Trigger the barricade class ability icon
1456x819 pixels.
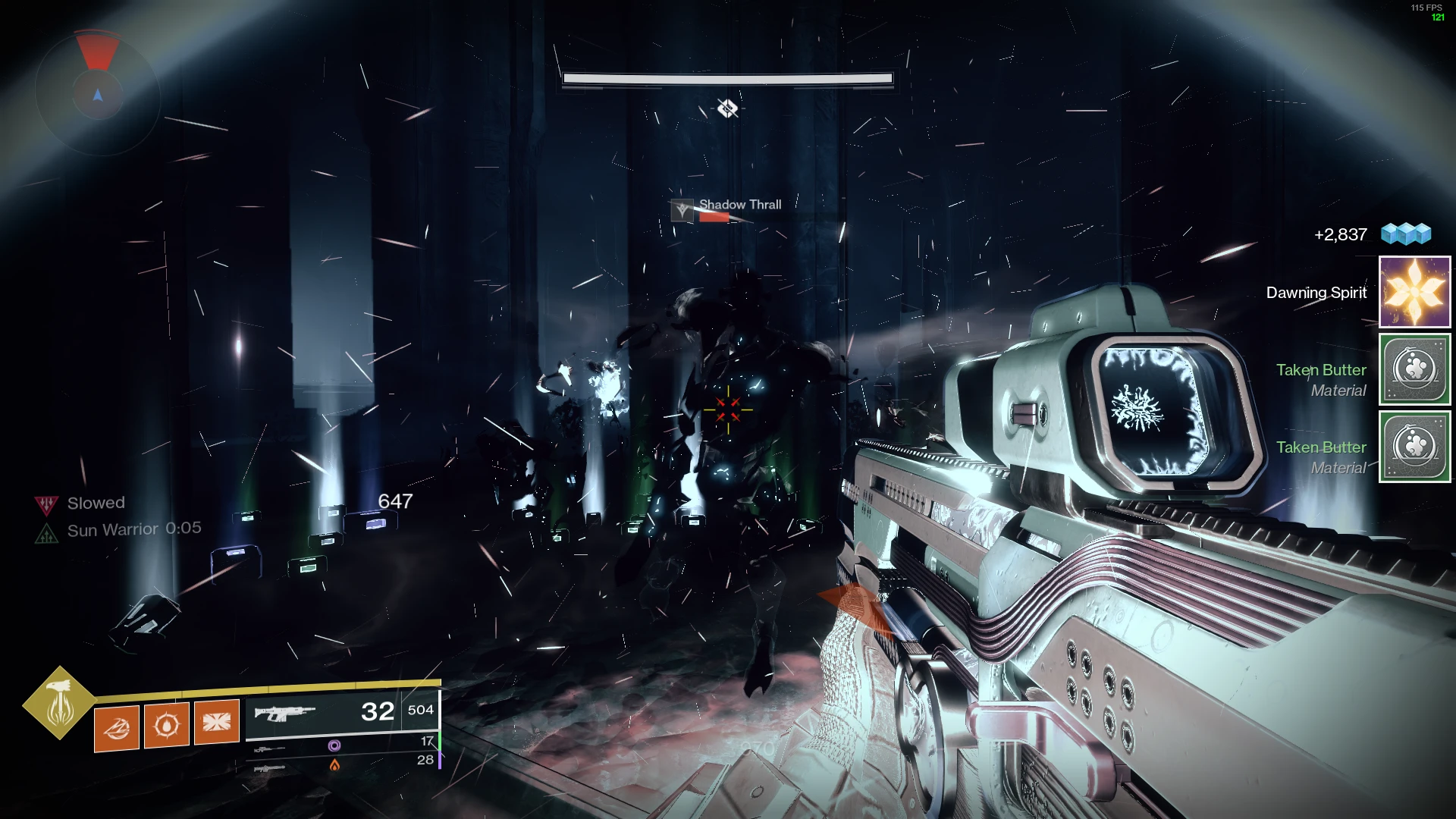pos(217,721)
